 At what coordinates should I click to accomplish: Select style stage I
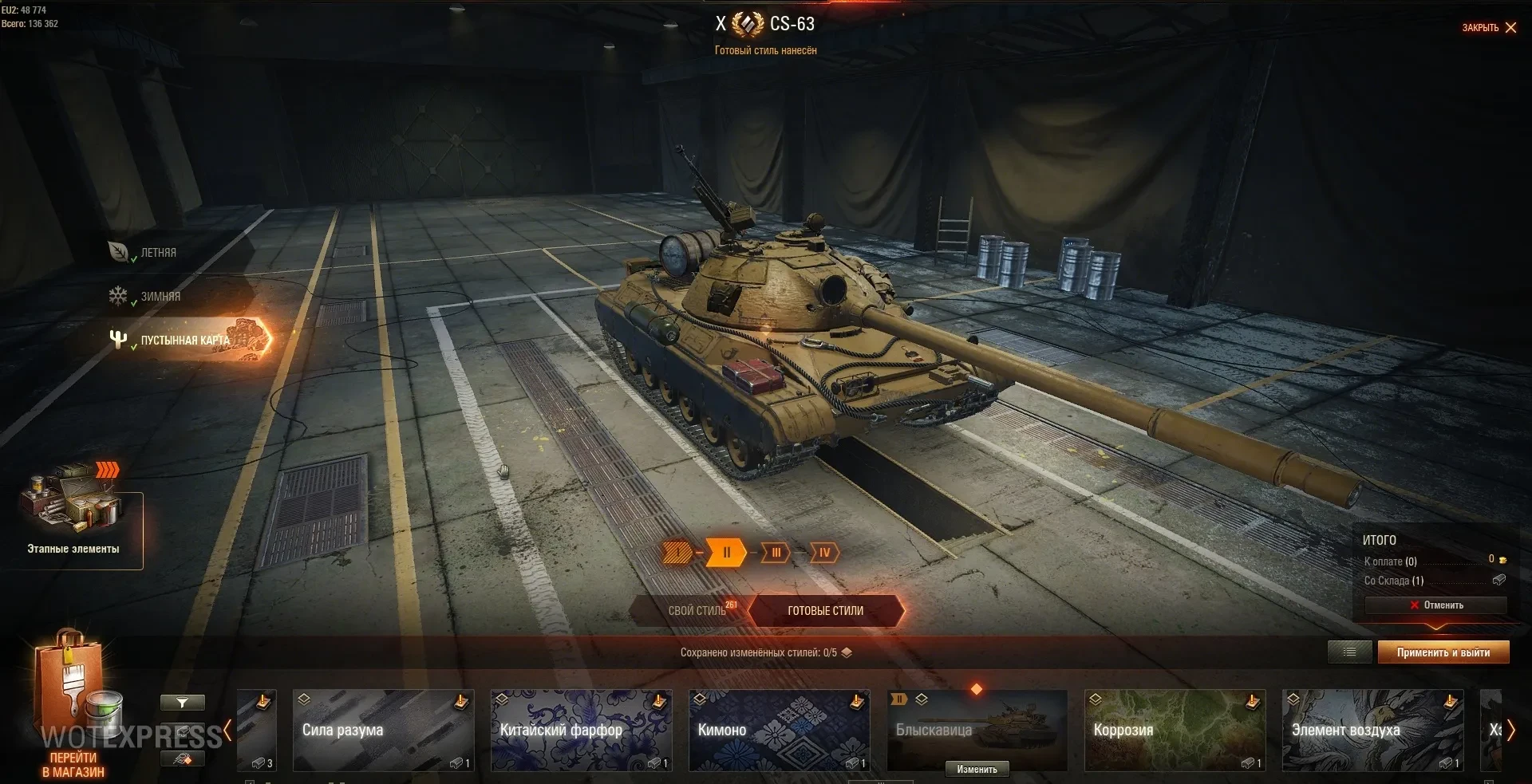[677, 552]
